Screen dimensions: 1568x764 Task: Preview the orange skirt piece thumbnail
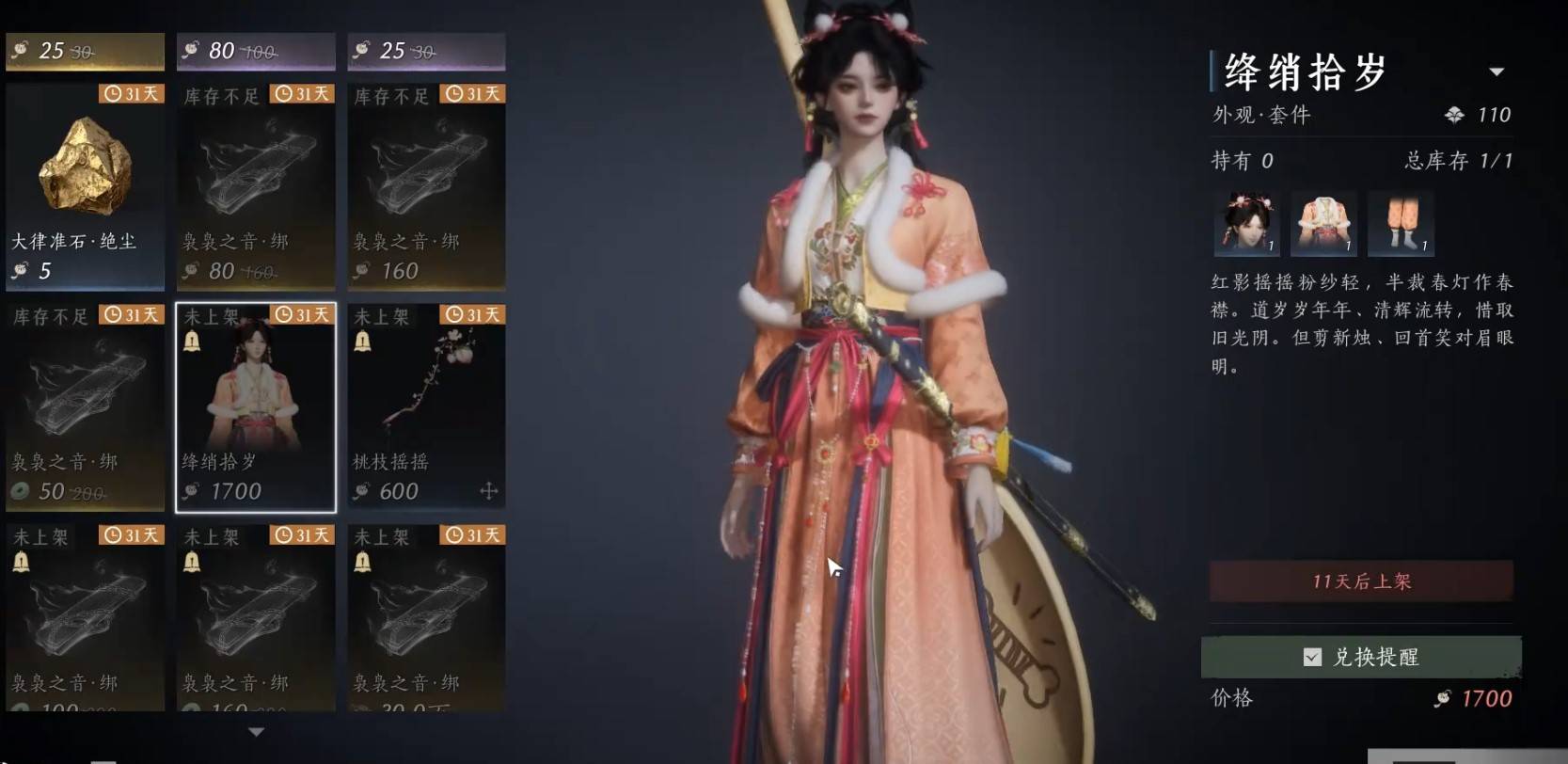(x=1401, y=223)
